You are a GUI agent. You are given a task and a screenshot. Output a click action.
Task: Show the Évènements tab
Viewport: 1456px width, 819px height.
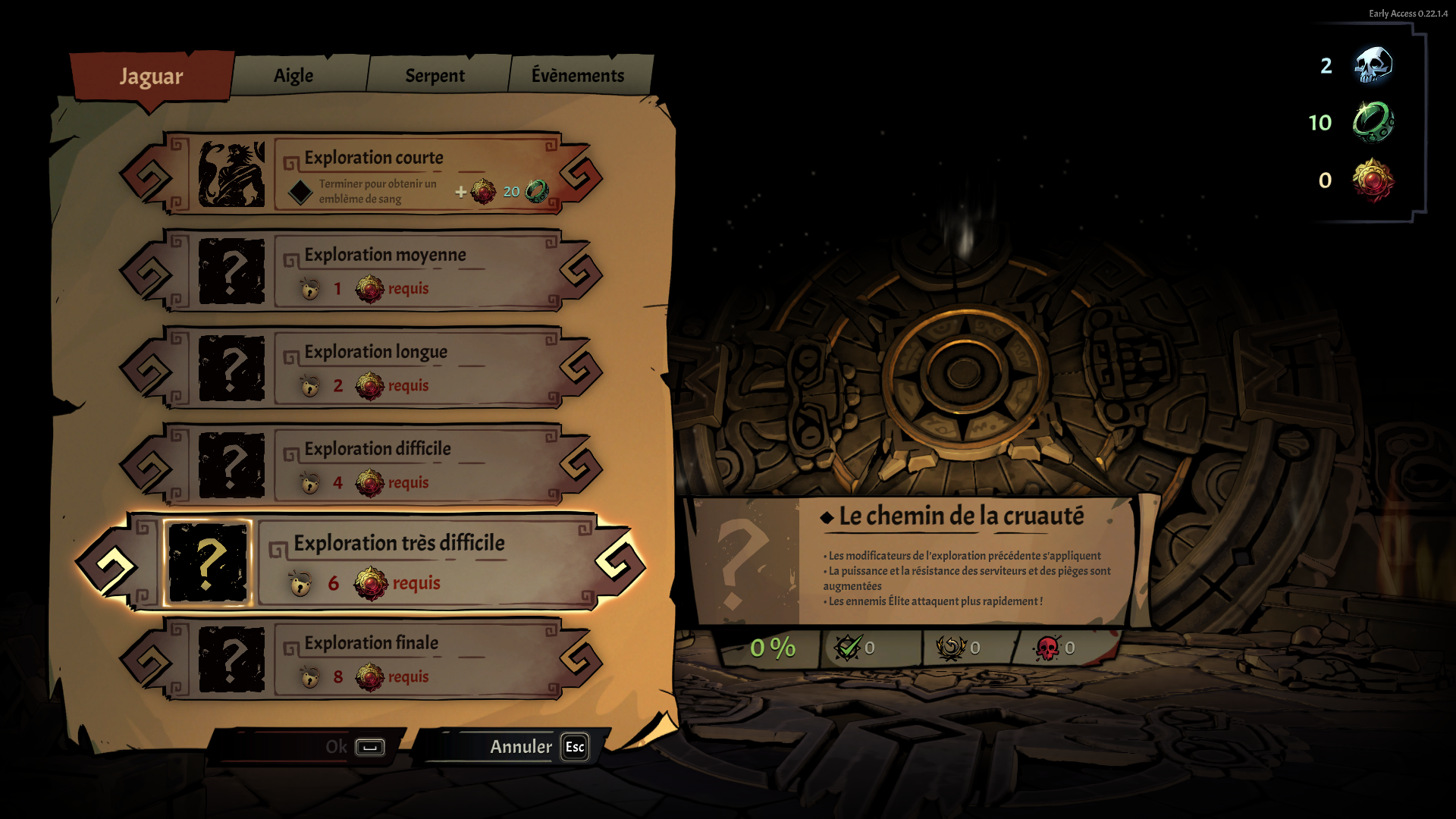(x=577, y=76)
